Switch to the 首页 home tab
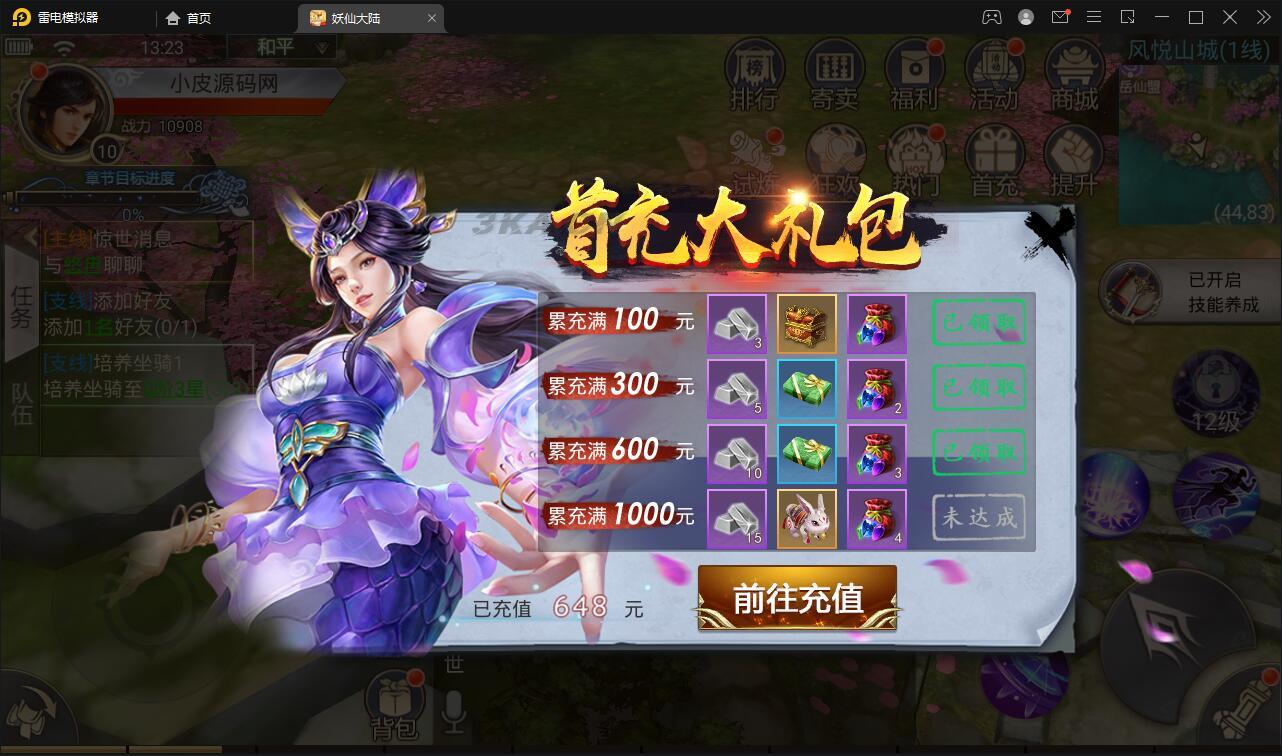This screenshot has width=1282, height=756. 188,17
